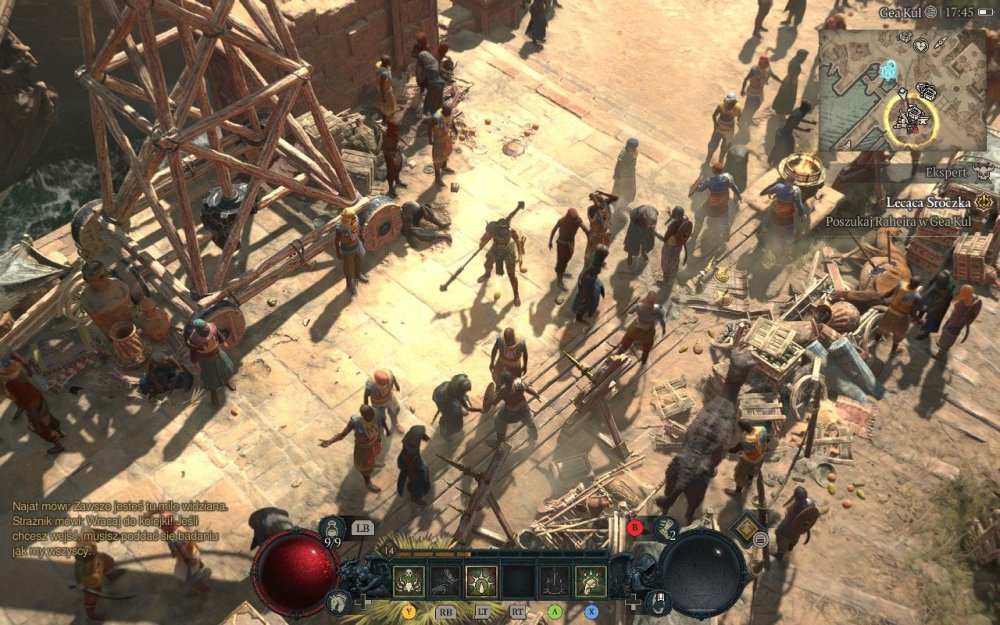Click the Ekspert difficulty skull icon
1000x625 pixels.
[x=984, y=172]
